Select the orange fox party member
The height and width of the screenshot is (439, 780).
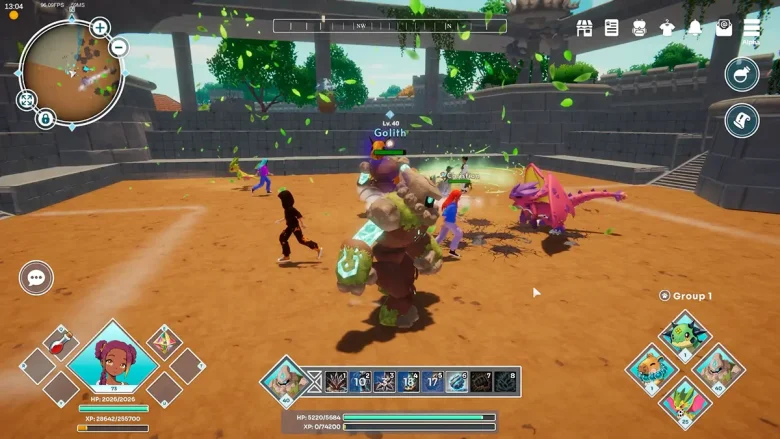pos(652,368)
